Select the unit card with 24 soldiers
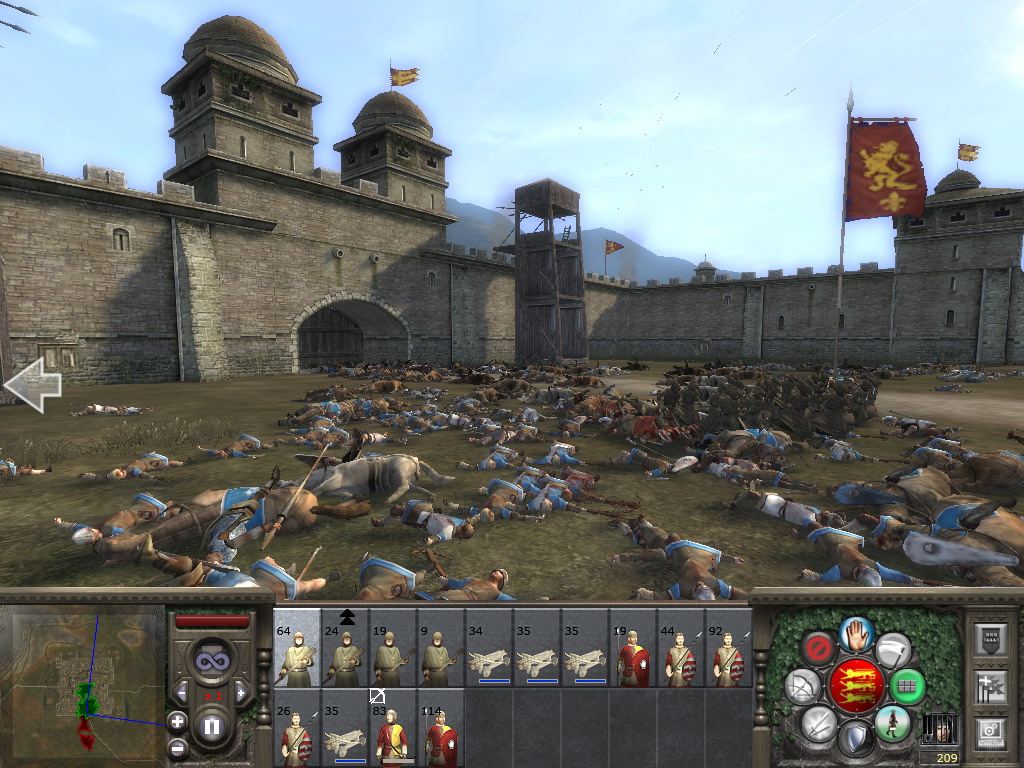 click(x=345, y=647)
